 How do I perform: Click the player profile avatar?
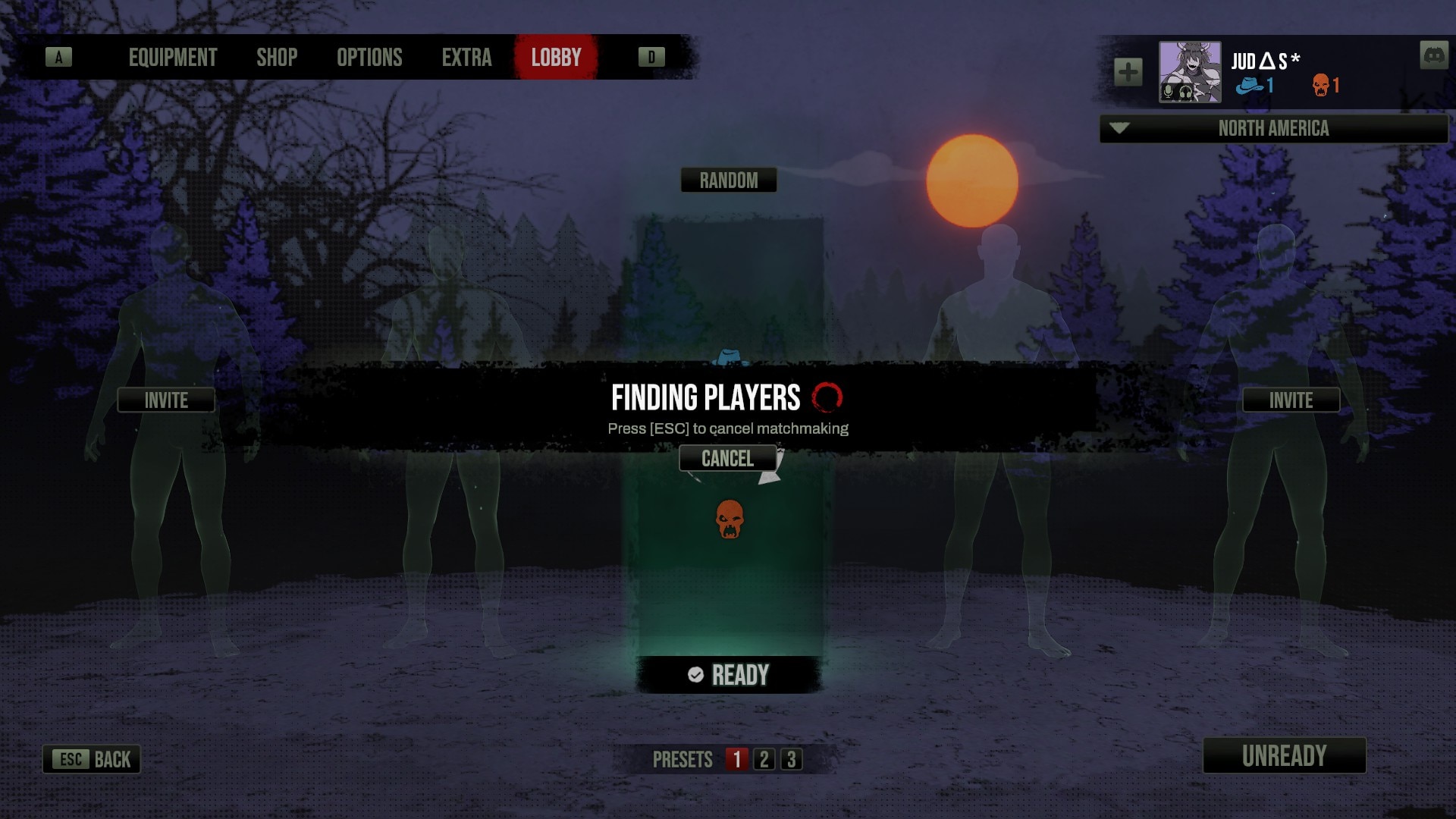click(x=1189, y=72)
